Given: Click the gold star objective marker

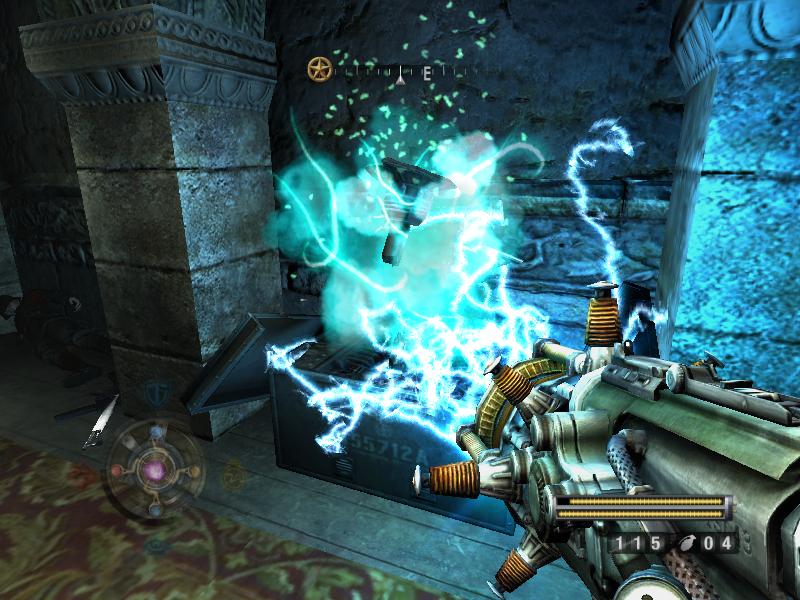Looking at the screenshot, I should pos(318,70).
